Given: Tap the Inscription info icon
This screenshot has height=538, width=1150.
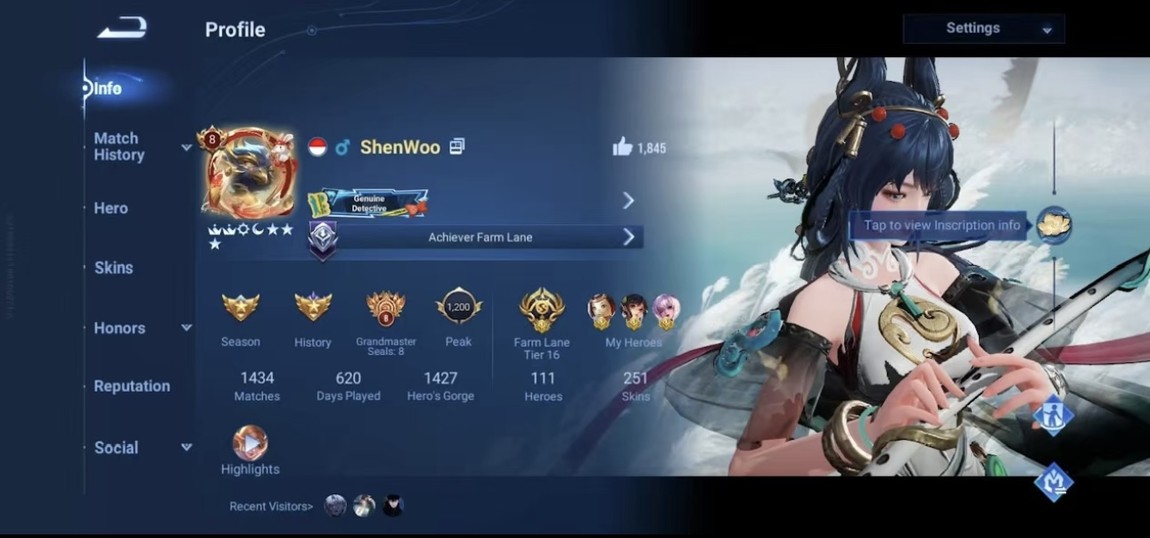Looking at the screenshot, I should click(1052, 225).
